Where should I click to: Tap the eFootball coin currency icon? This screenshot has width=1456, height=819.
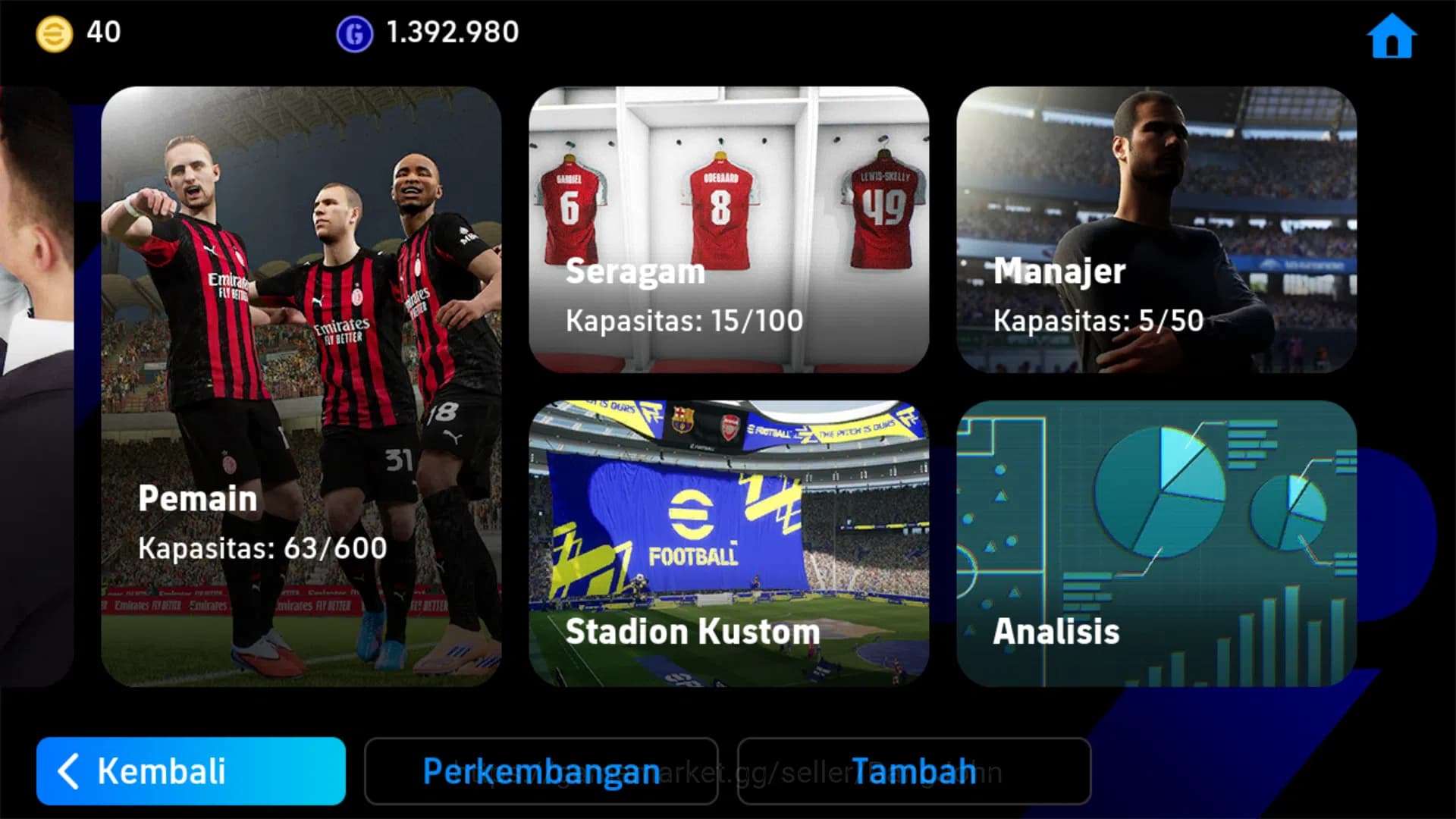coord(52,32)
